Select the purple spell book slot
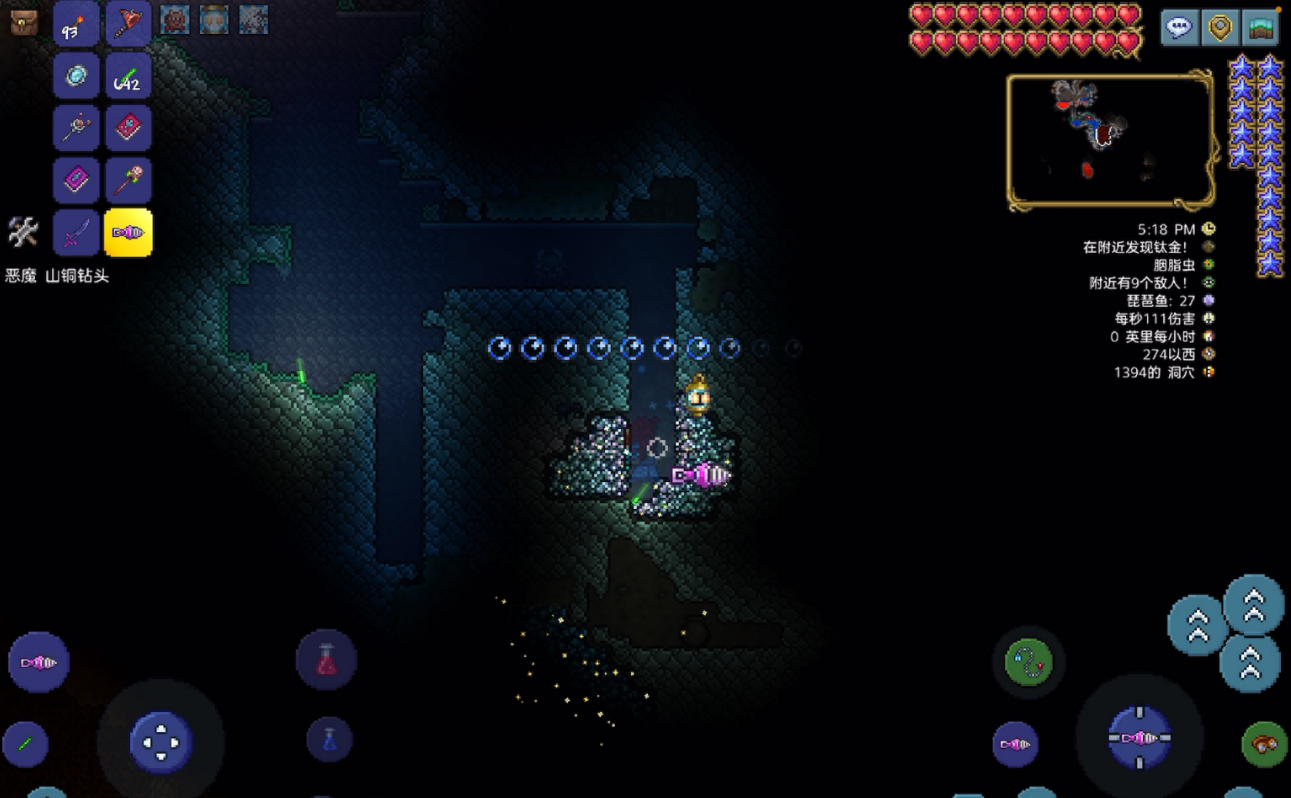The image size is (1291, 798). coord(76,181)
